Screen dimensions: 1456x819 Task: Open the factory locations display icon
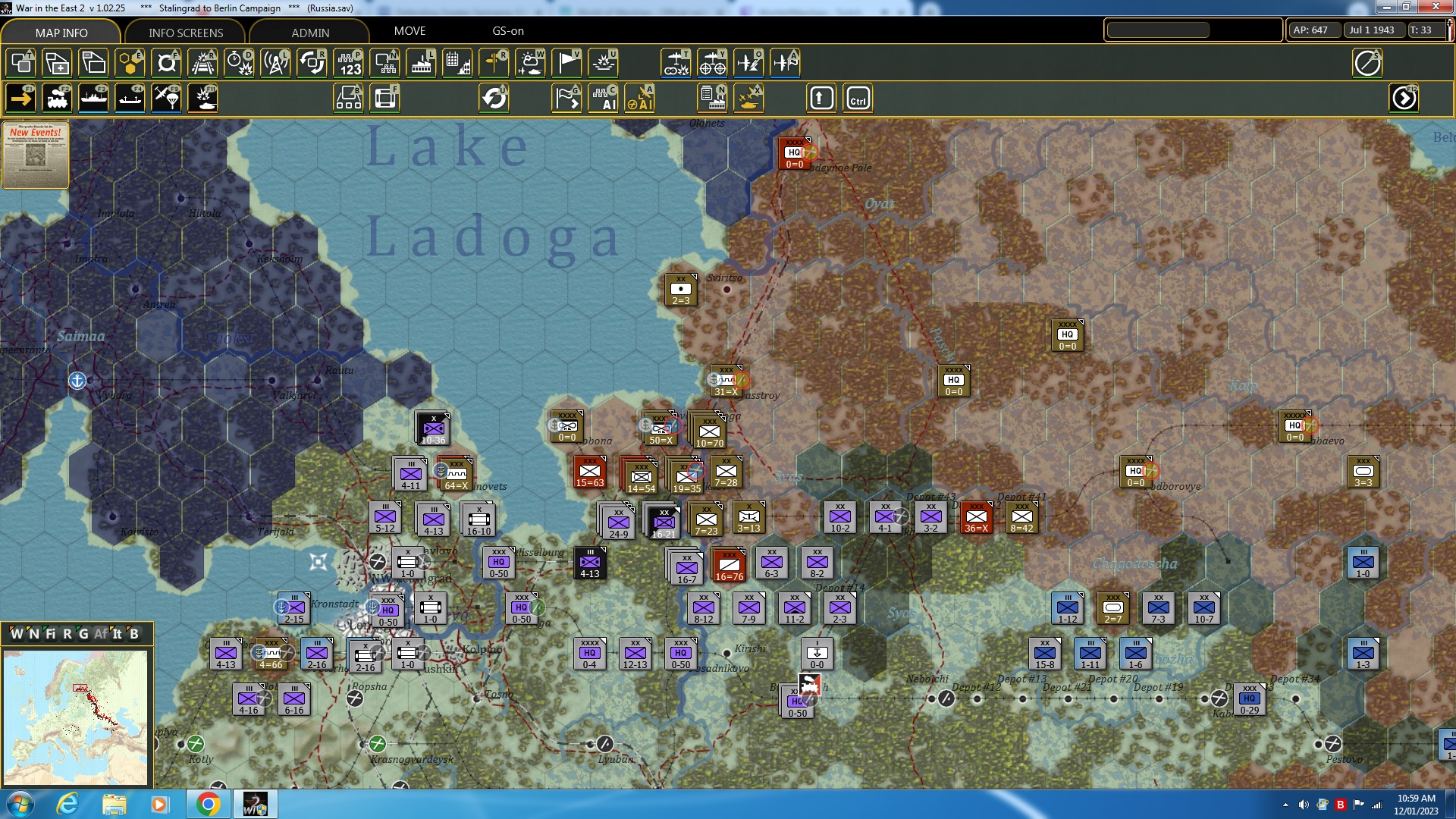(x=421, y=63)
